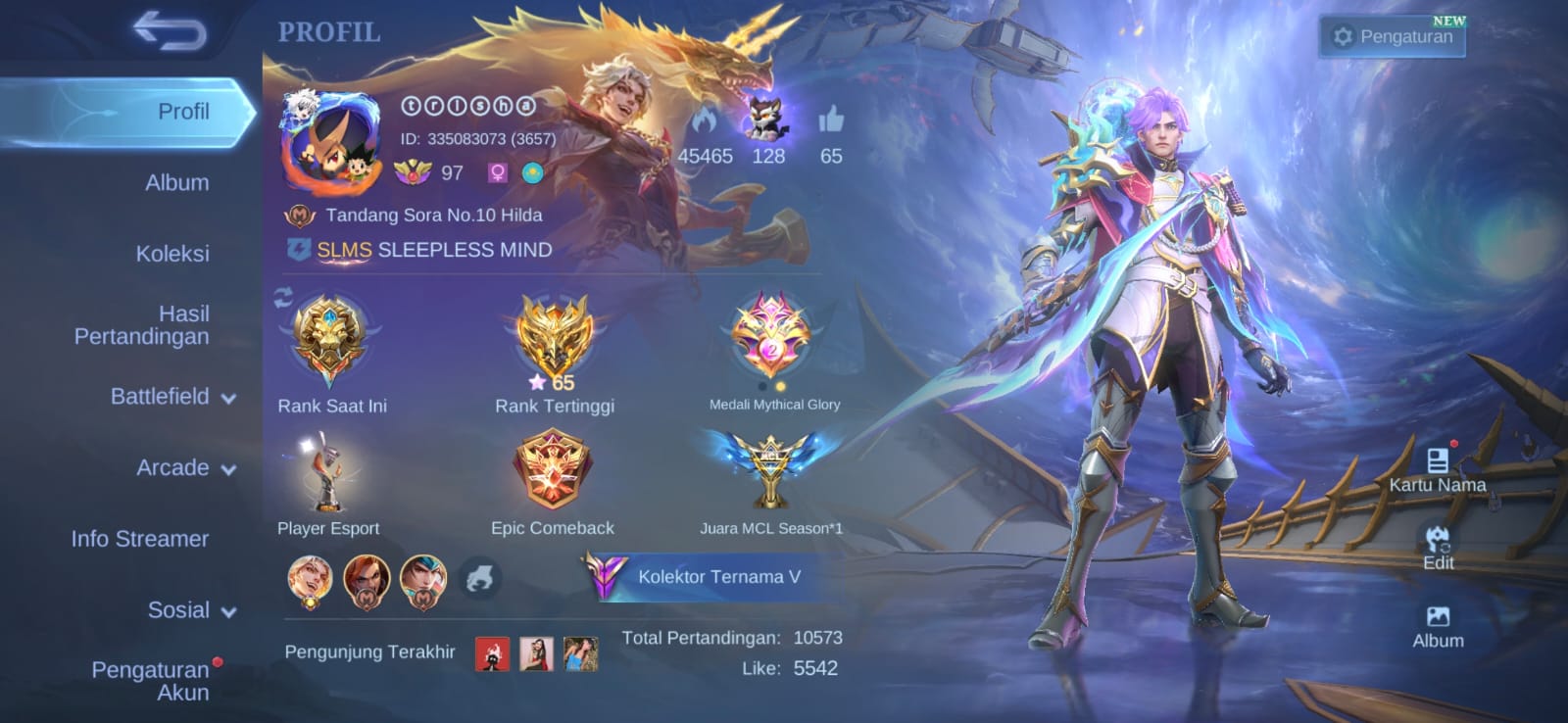Show Hasil Pertandingan match results
The width and height of the screenshot is (1568, 723).
point(142,325)
